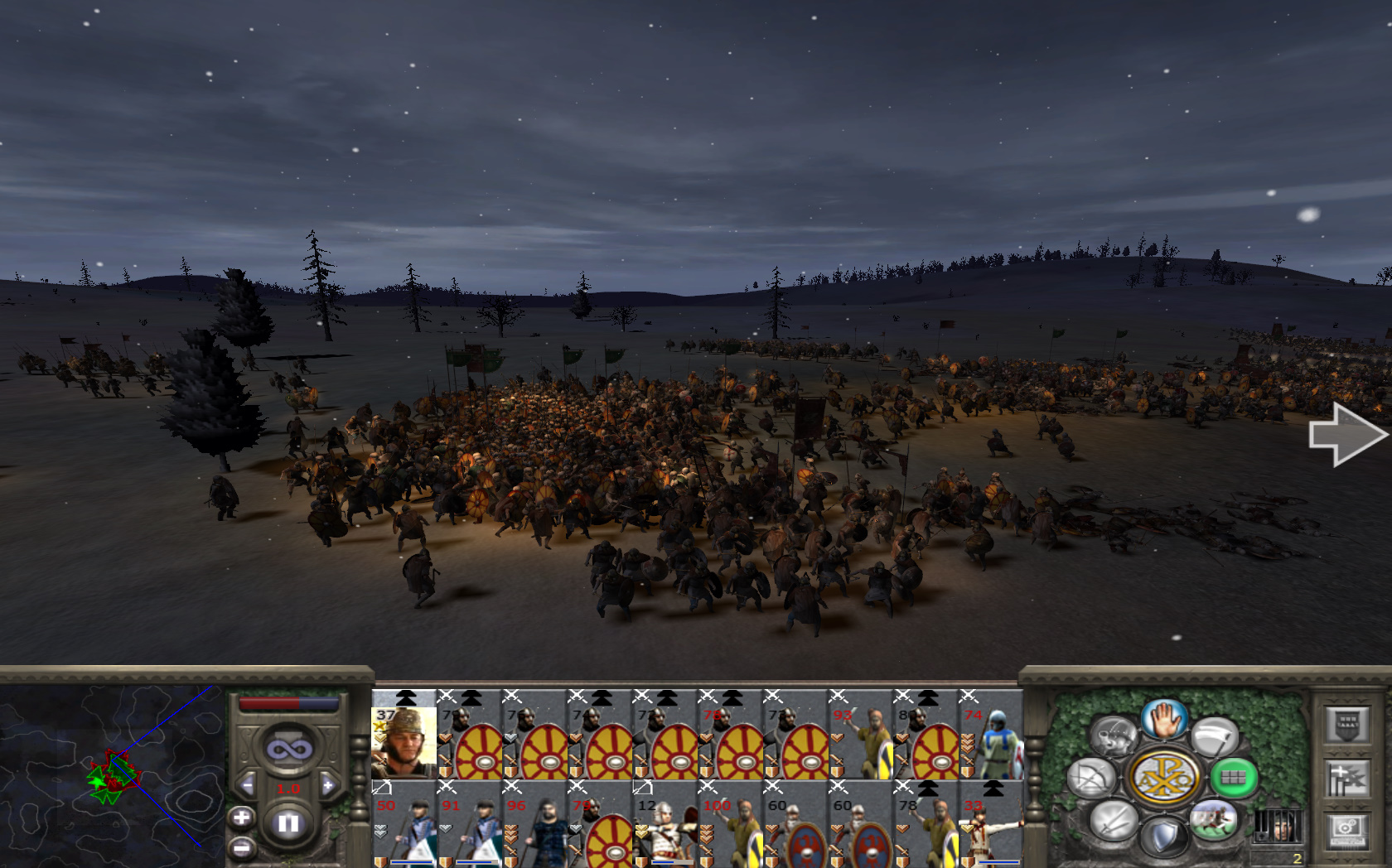Decrease the battle speed
The image size is (1392, 868).
click(247, 785)
